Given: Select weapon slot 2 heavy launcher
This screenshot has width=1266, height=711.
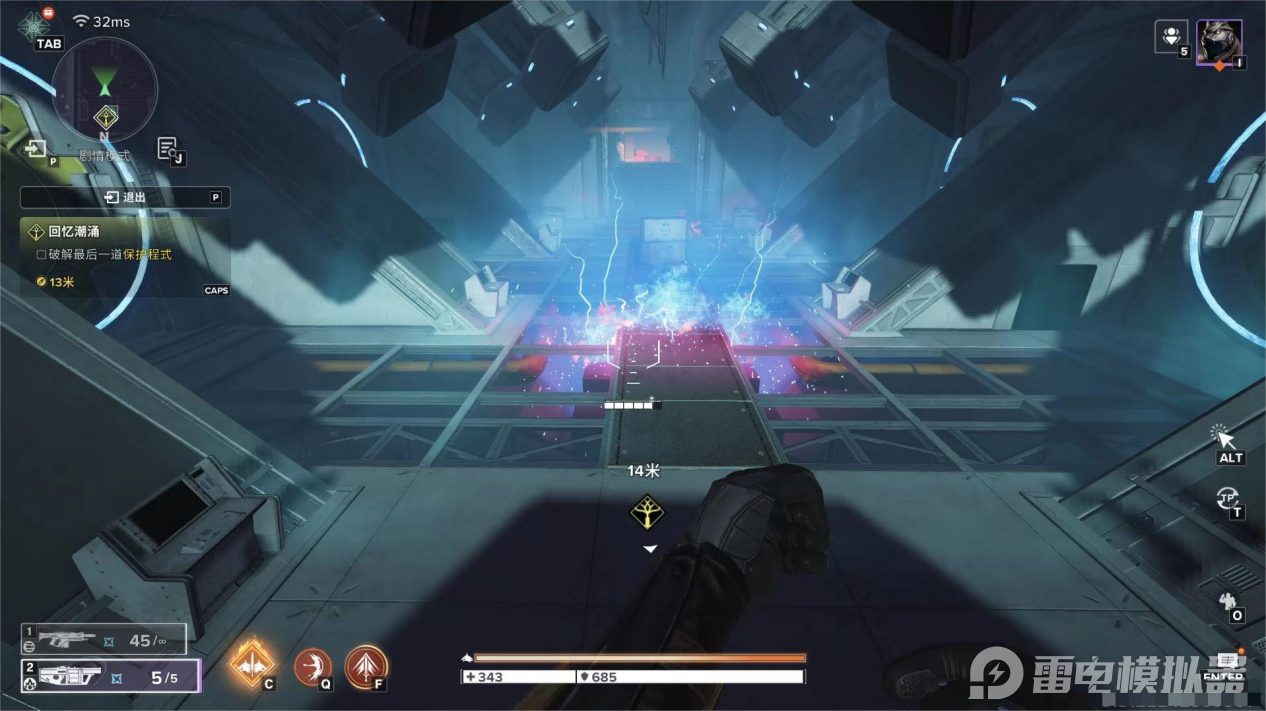Looking at the screenshot, I should [109, 676].
